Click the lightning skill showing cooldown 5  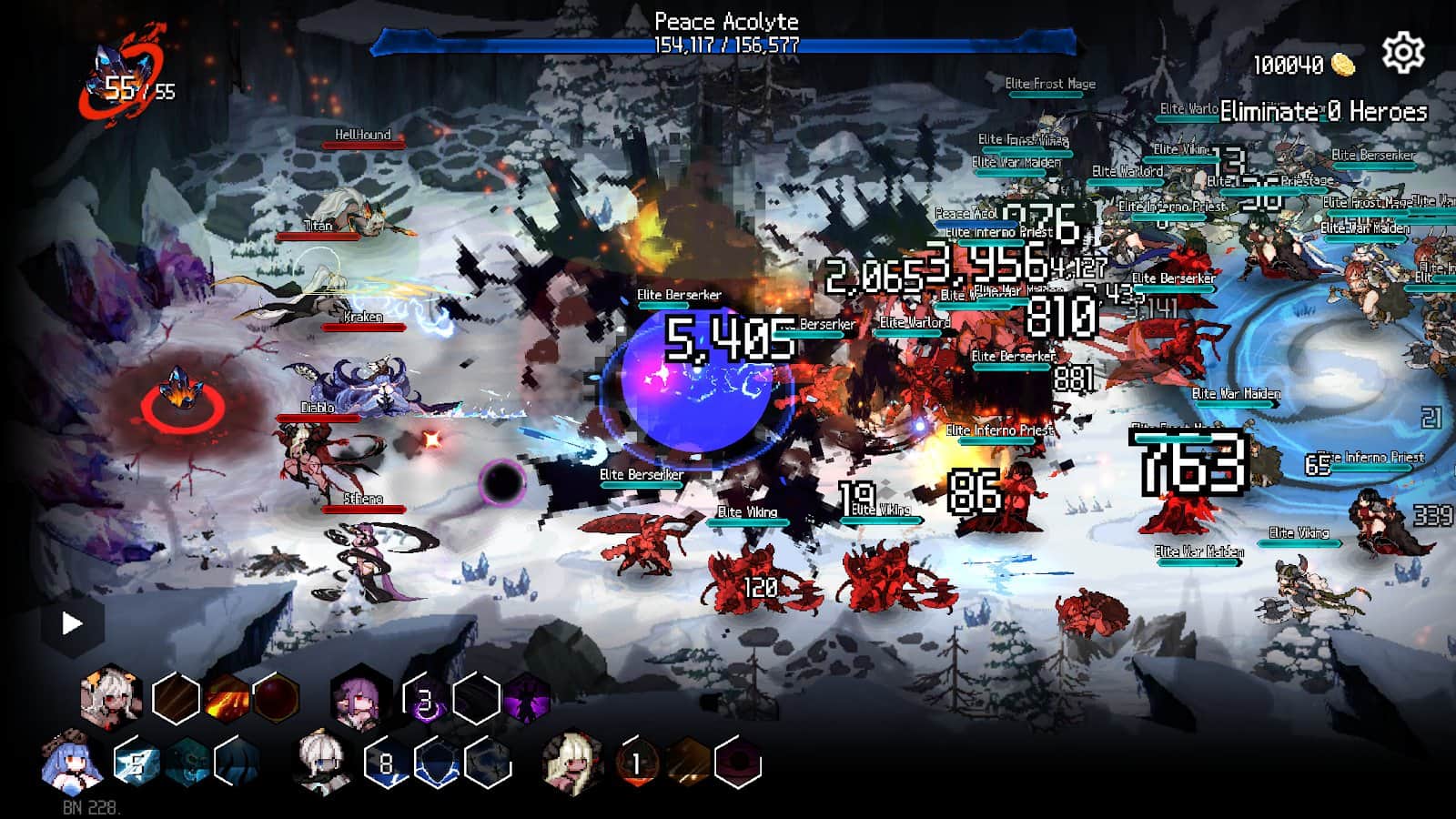point(136,763)
